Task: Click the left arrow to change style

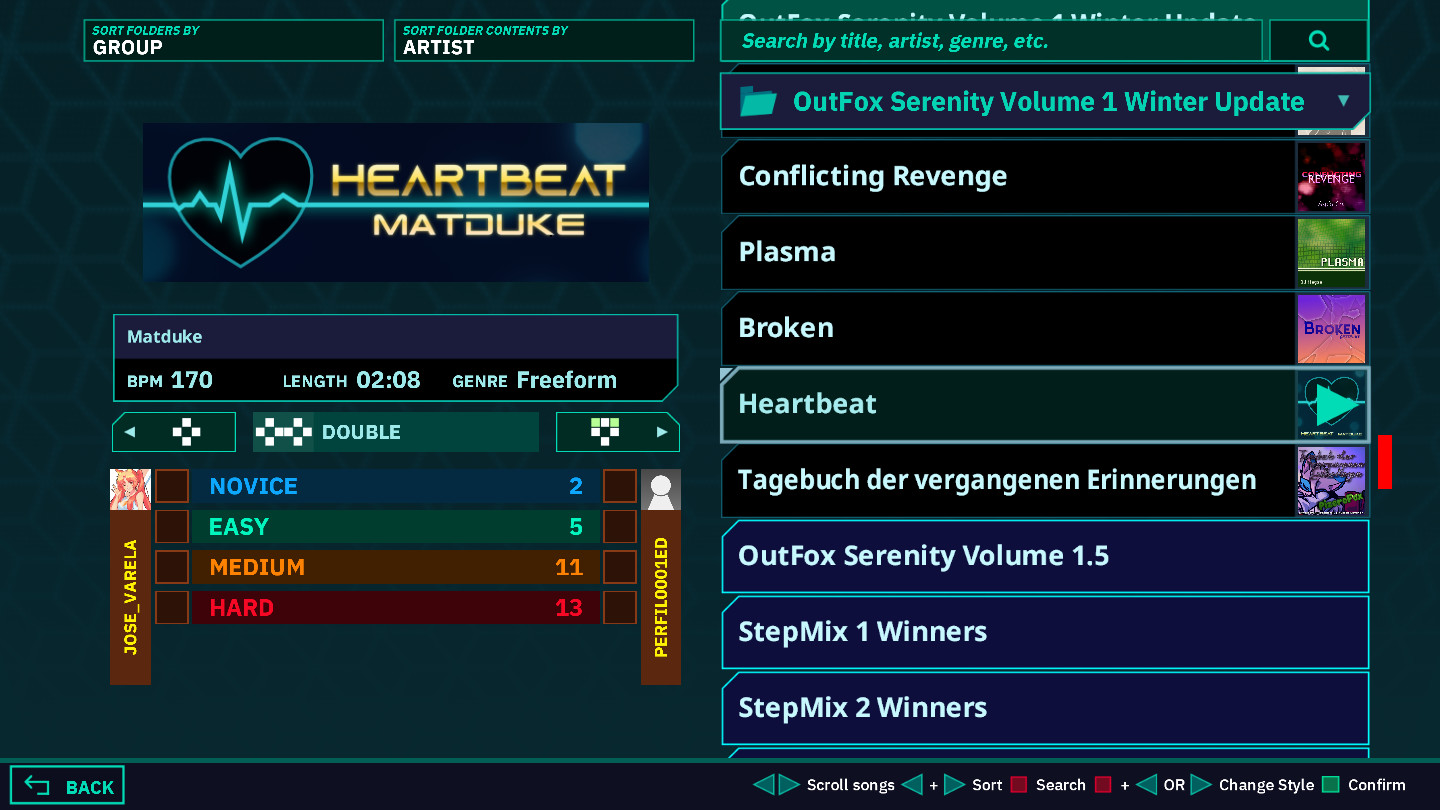Action: coord(132,431)
